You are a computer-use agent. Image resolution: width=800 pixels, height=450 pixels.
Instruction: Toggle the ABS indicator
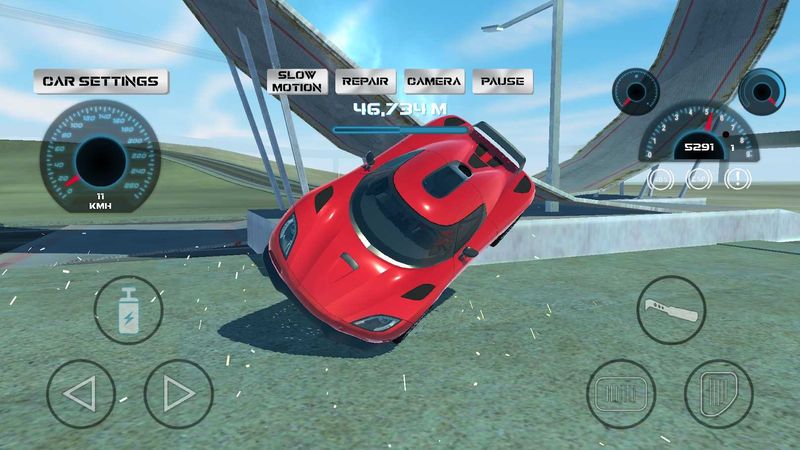(x=660, y=180)
